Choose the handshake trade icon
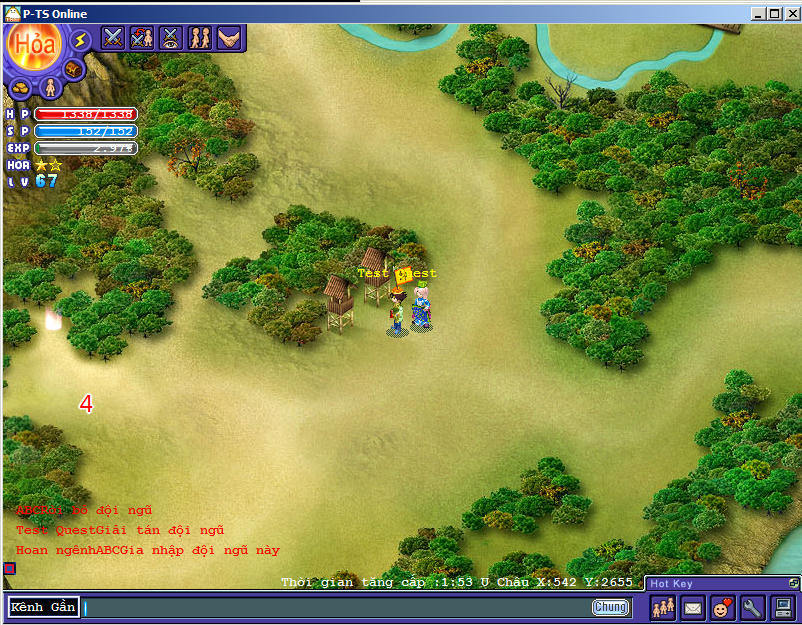This screenshot has width=802, height=625. (x=229, y=38)
